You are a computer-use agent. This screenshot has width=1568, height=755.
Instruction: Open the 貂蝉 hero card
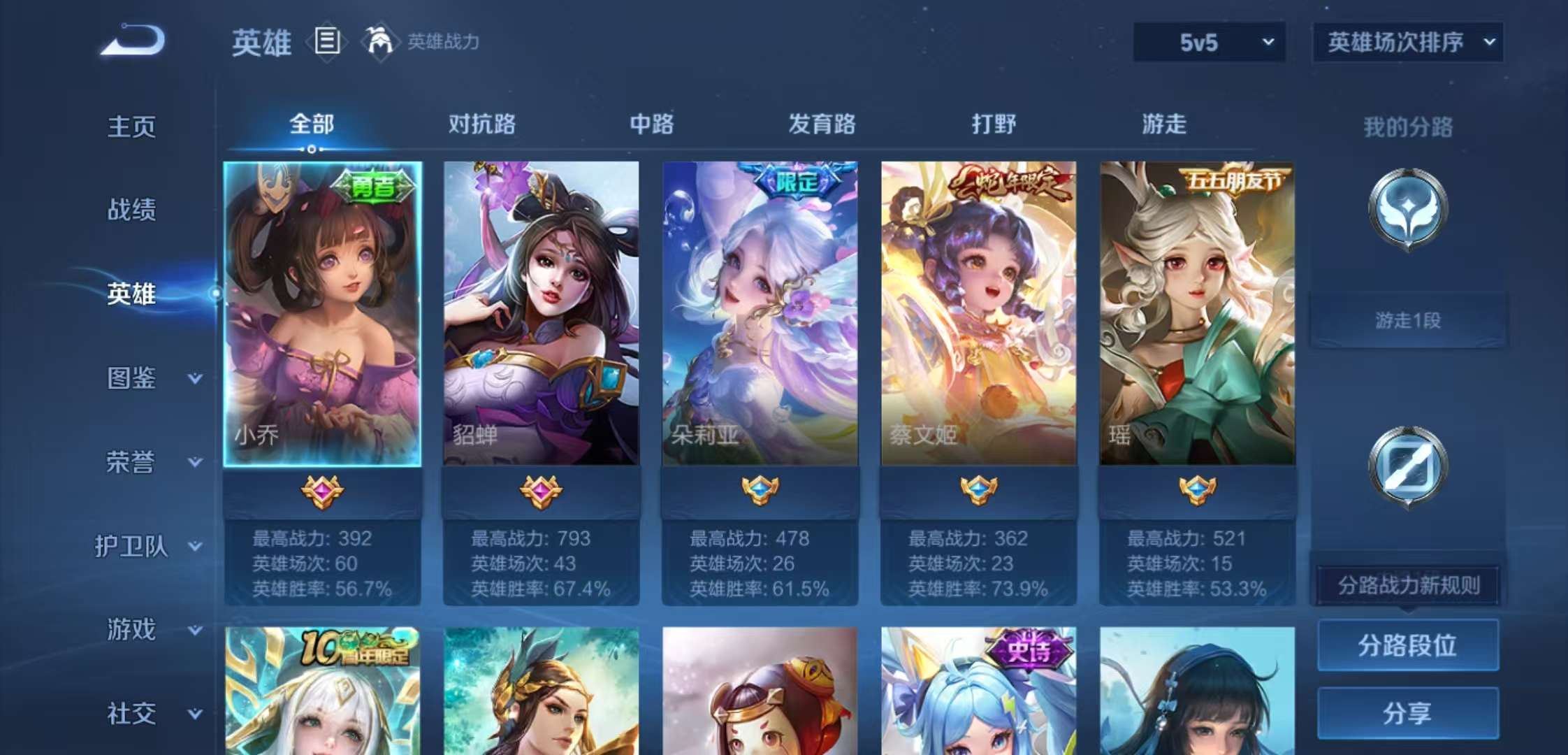[541, 315]
